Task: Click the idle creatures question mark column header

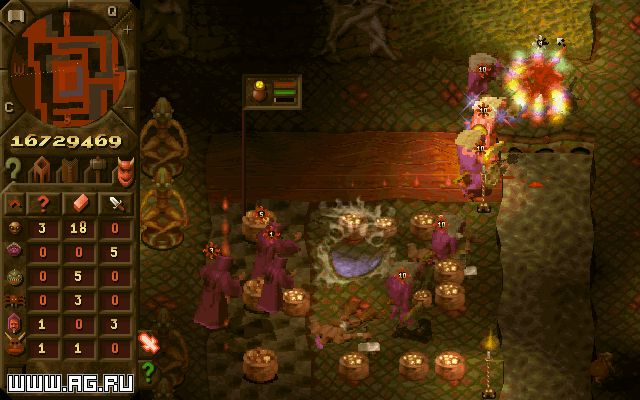Action: click(43, 202)
